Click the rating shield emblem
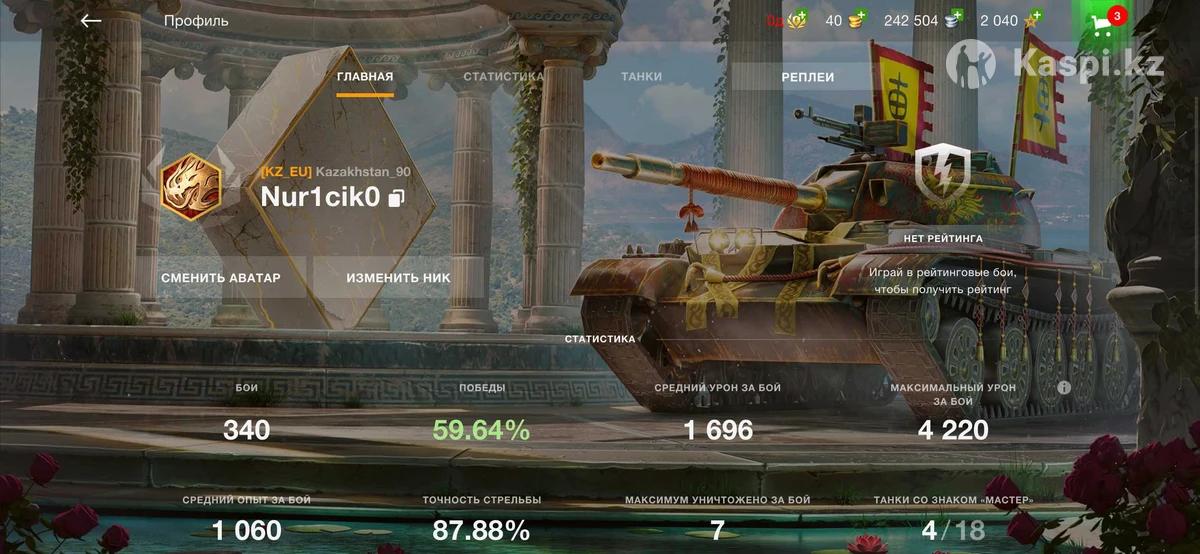Screen dimensions: 1200x554 [x=942, y=171]
